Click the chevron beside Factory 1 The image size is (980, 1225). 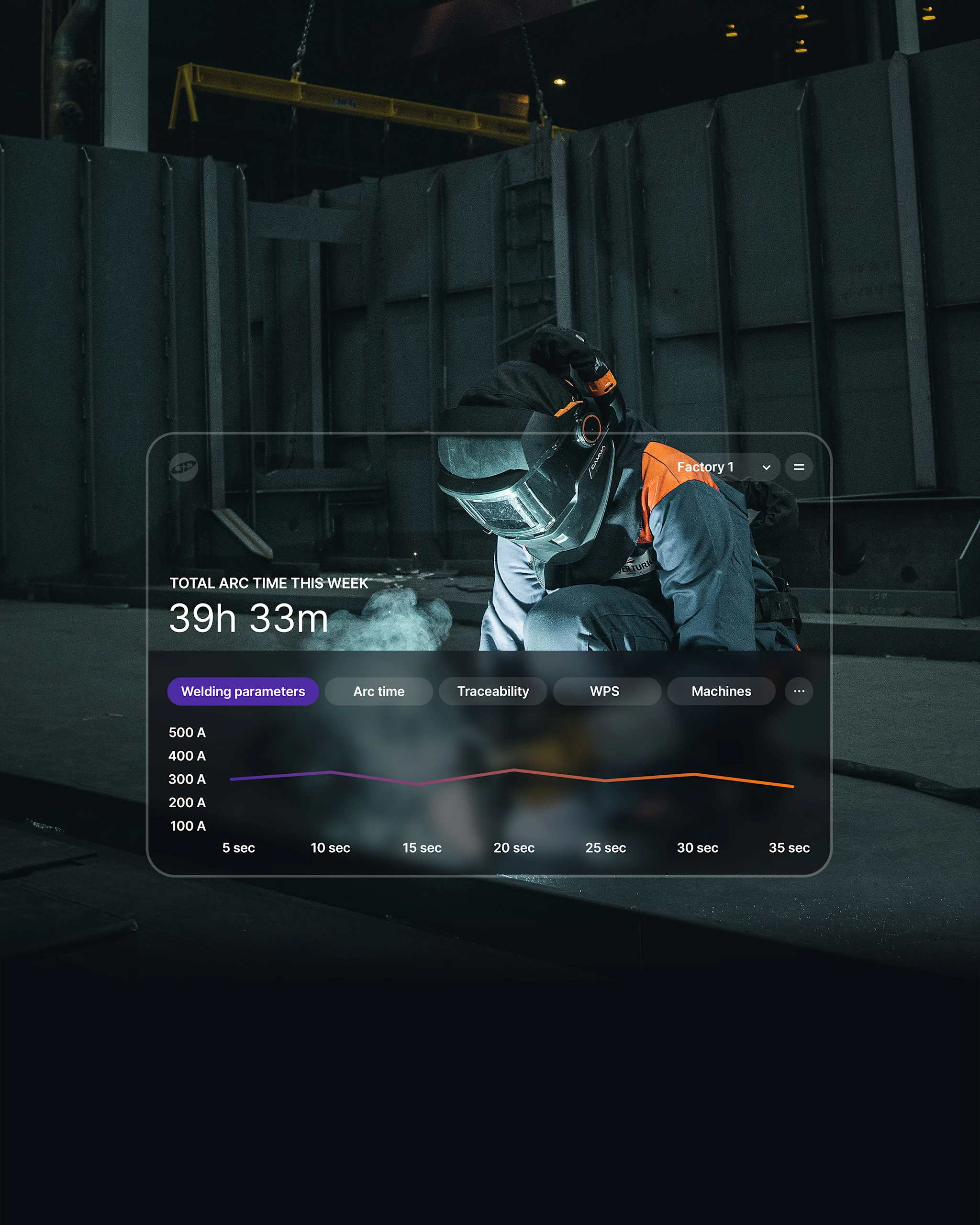point(767,467)
